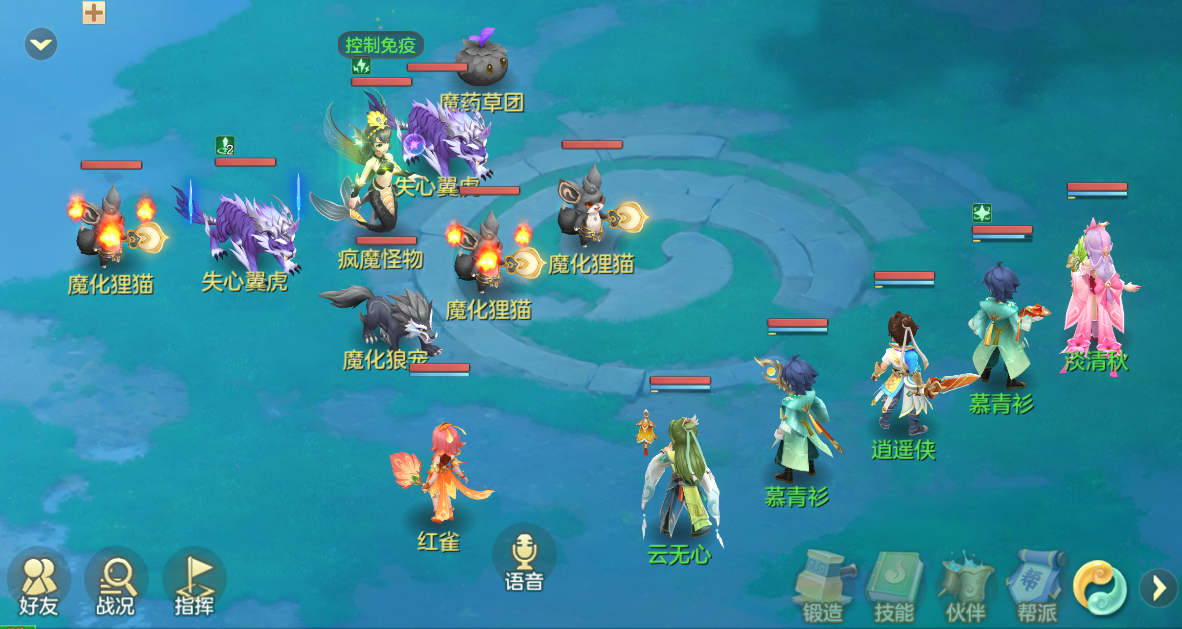Expand the bottom menu arrow
This screenshot has height=629, width=1182.
(1158, 587)
